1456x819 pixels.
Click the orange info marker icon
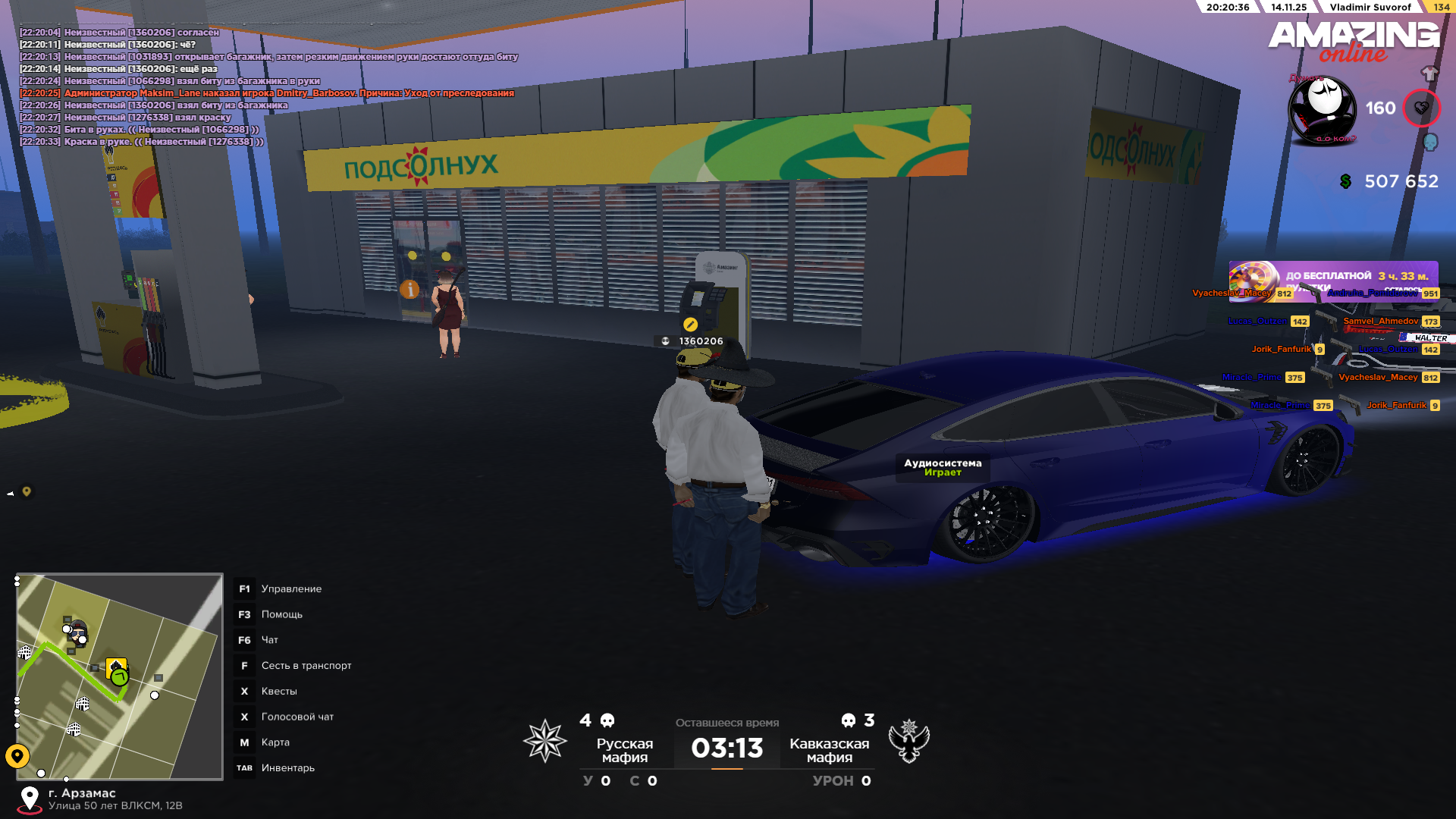pos(409,289)
